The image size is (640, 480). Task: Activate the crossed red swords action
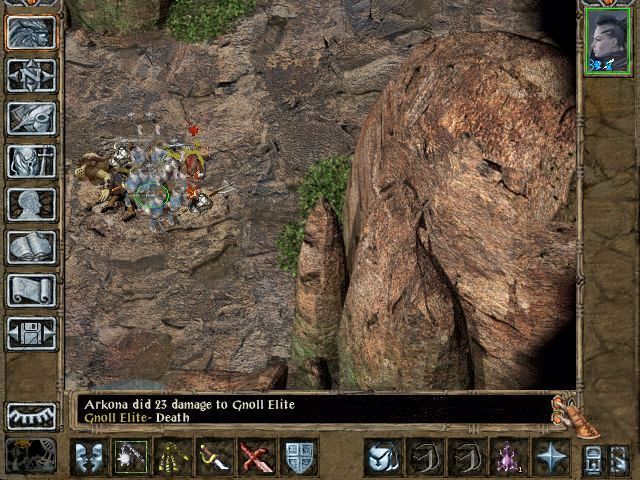(256, 458)
